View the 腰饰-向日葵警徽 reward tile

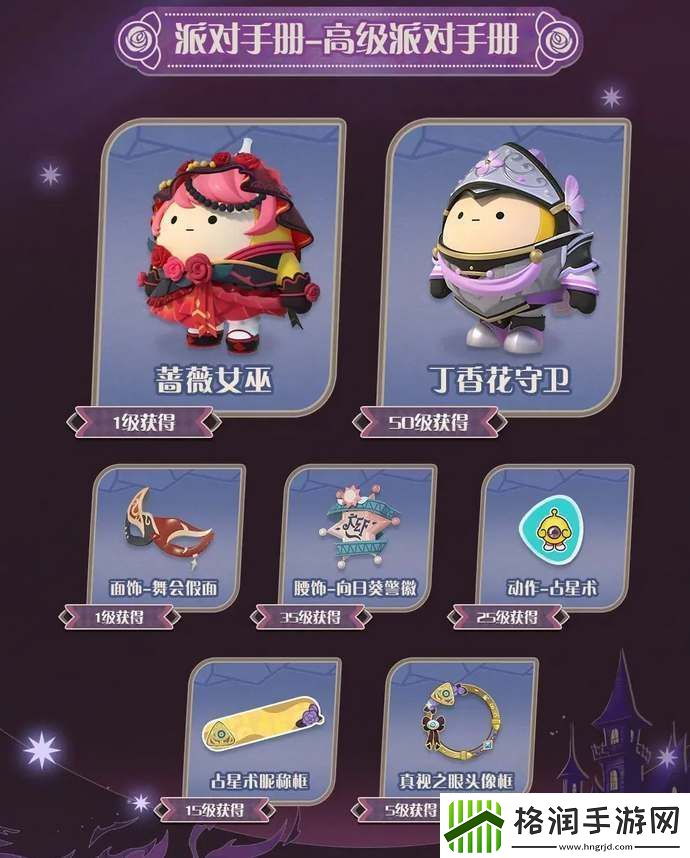[357, 536]
